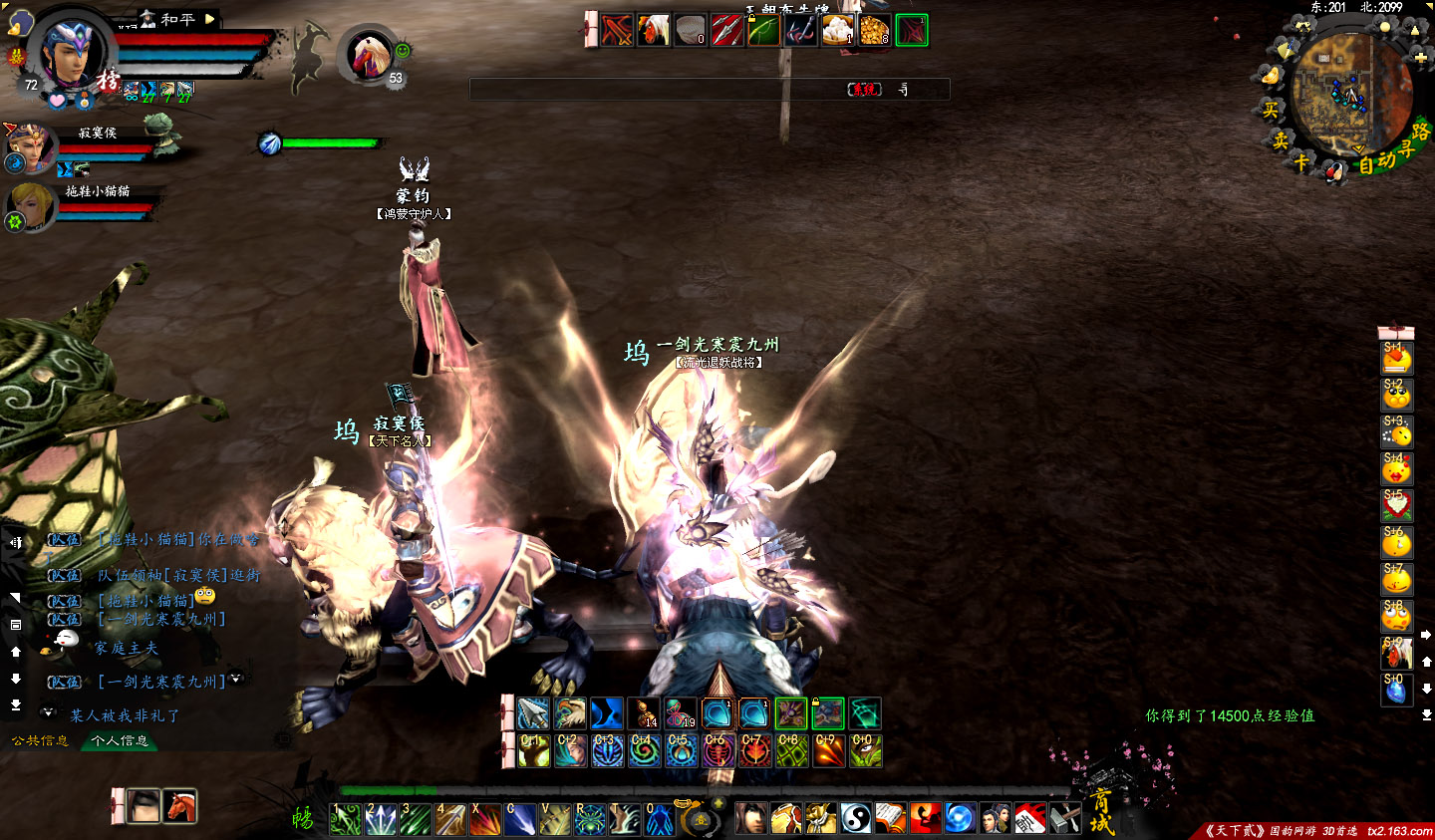This screenshot has width=1435, height=840.
Task: Switch to the 个人信息 chat tab
Action: (x=120, y=740)
